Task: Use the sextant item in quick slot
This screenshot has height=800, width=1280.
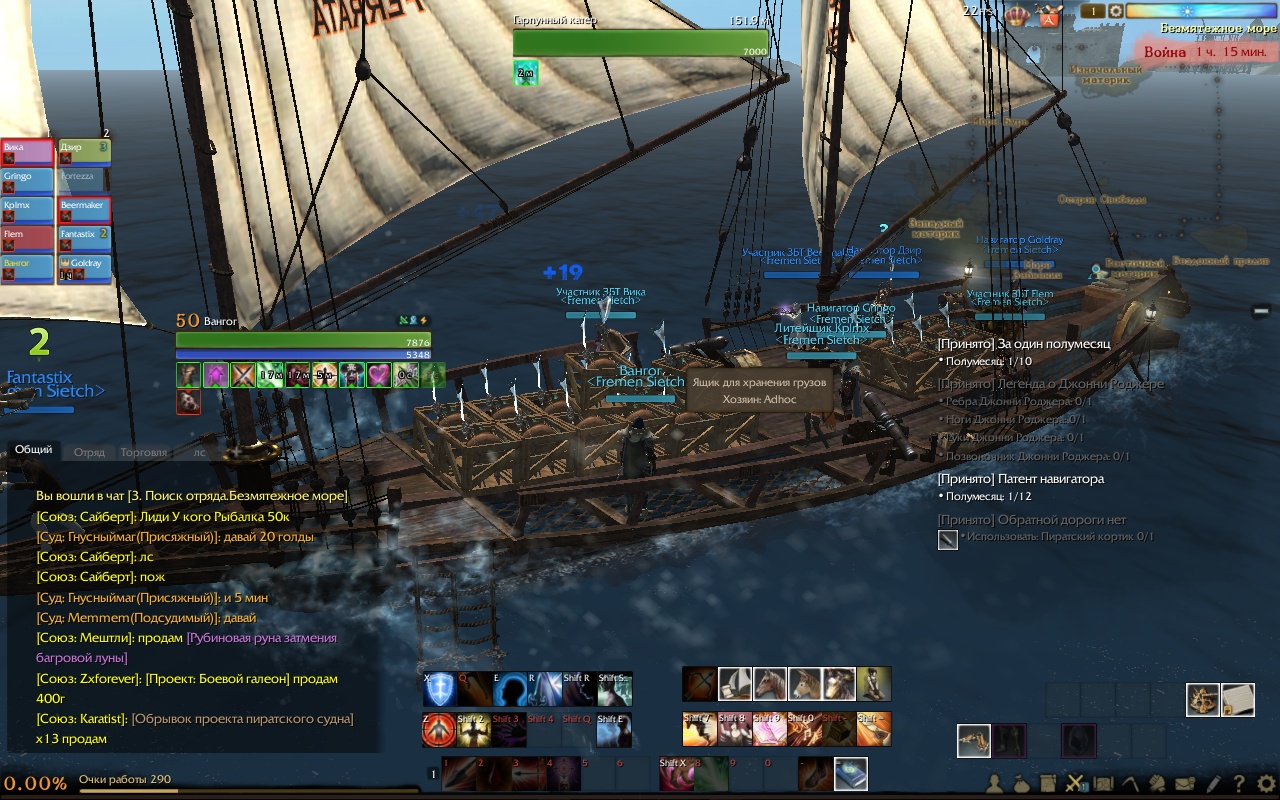Action: [x=1202, y=699]
